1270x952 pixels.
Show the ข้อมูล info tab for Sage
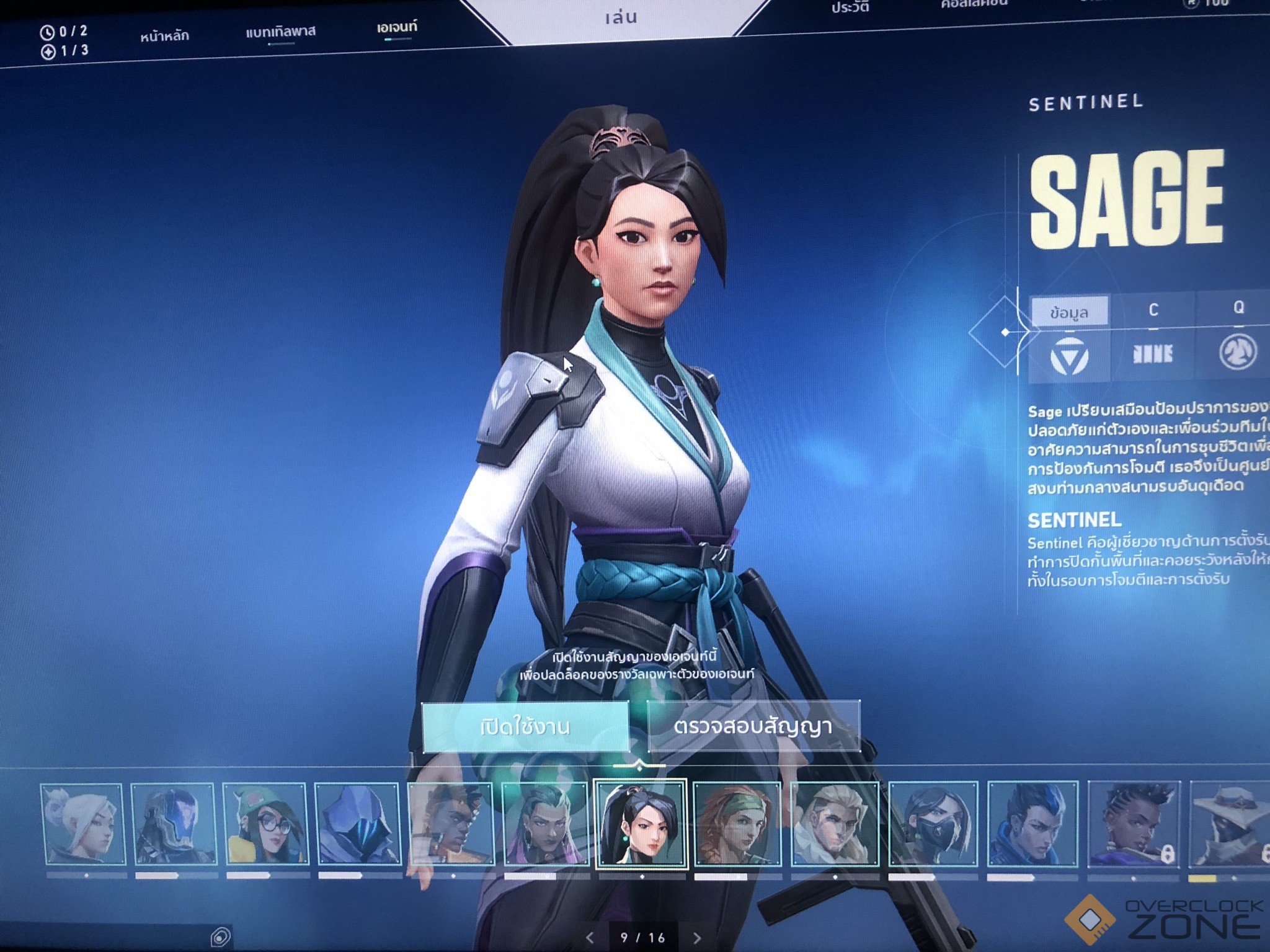(1069, 312)
